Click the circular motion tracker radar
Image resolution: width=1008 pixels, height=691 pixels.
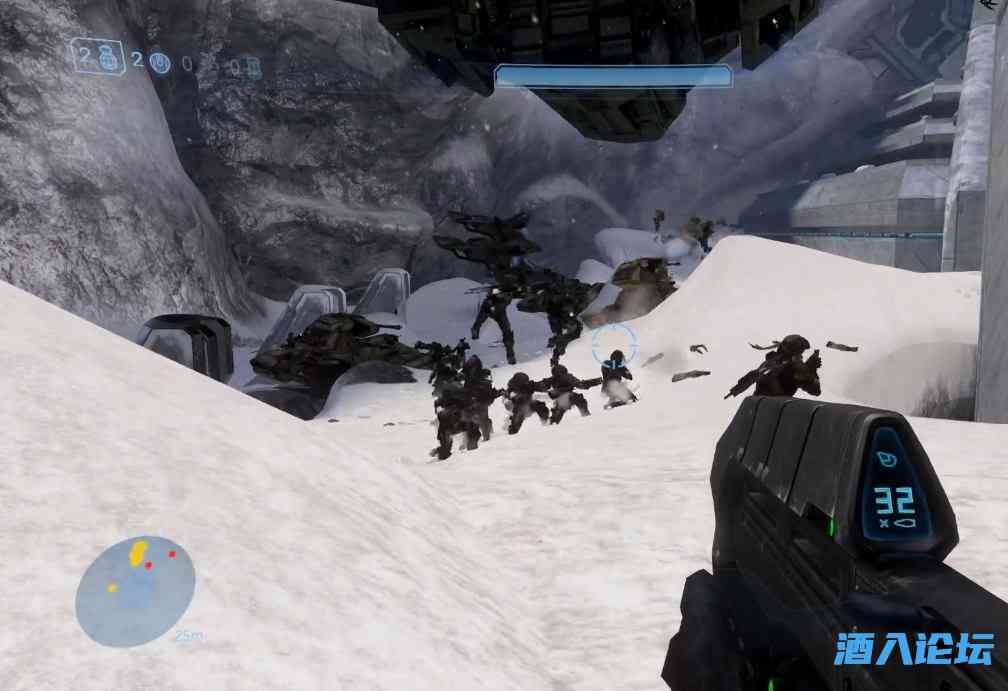[135, 590]
